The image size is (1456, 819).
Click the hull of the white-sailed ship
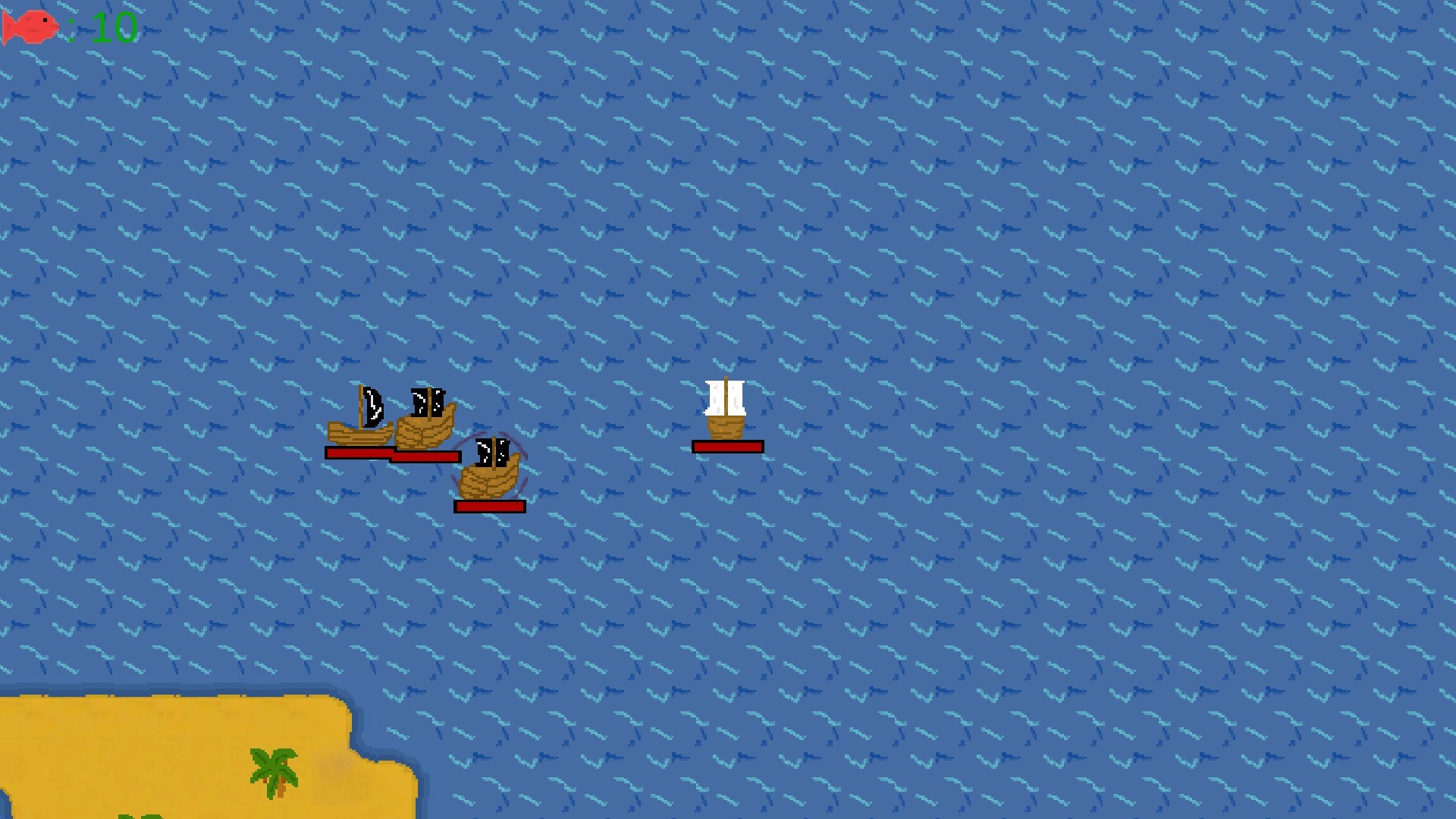(x=726, y=428)
